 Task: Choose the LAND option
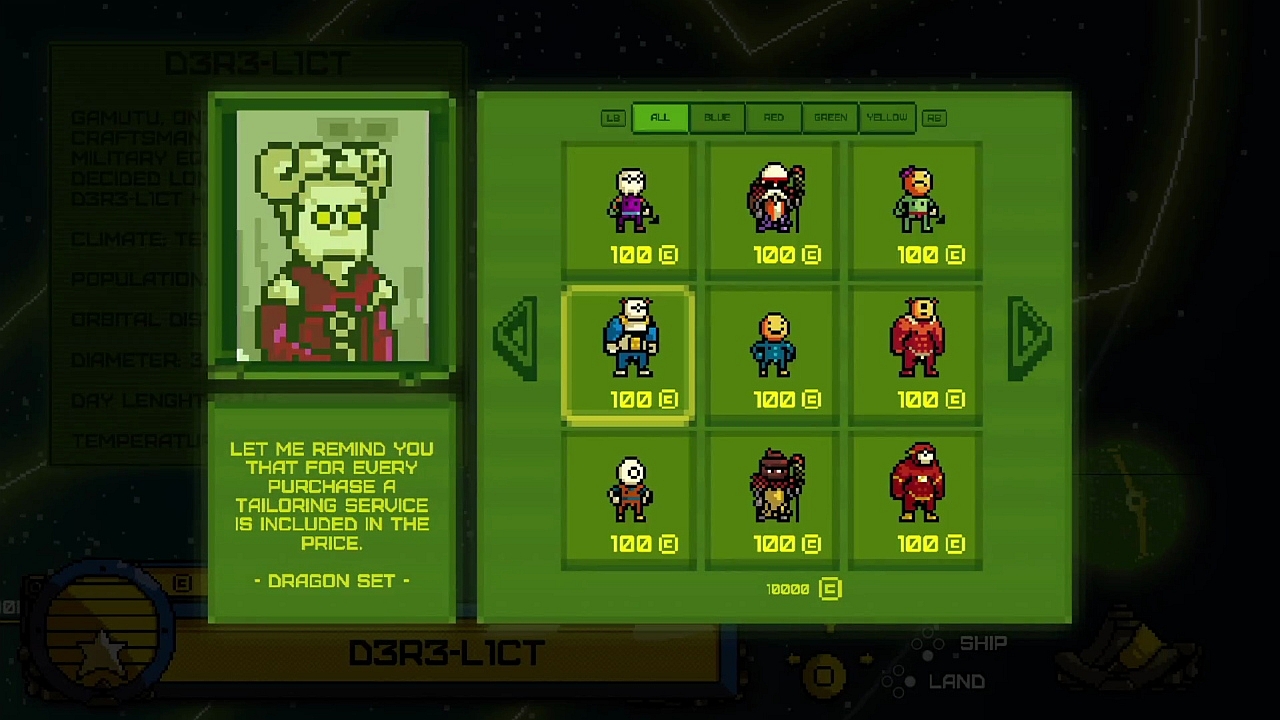[x=959, y=681]
